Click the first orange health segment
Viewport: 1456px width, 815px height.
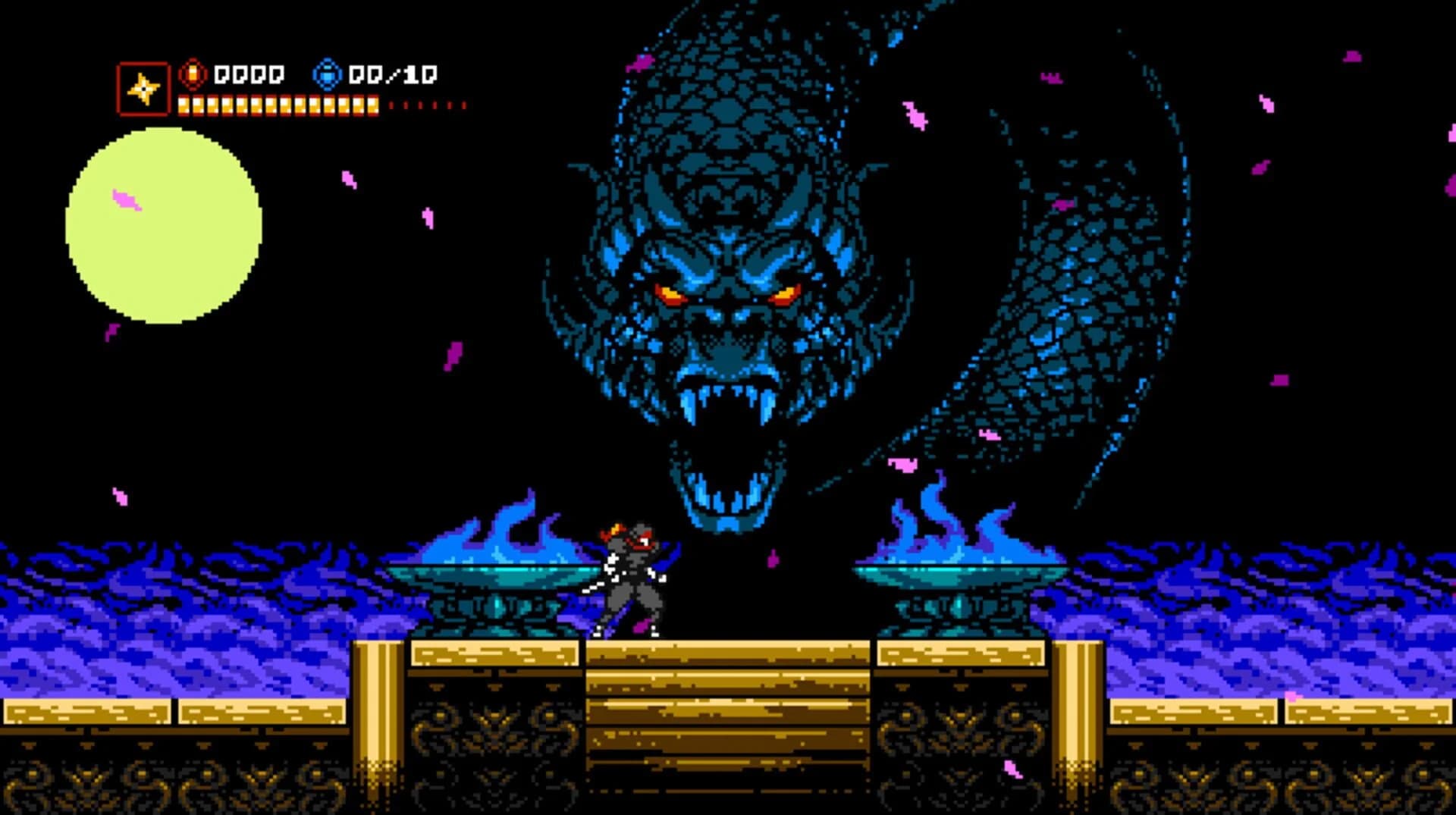pos(184,104)
